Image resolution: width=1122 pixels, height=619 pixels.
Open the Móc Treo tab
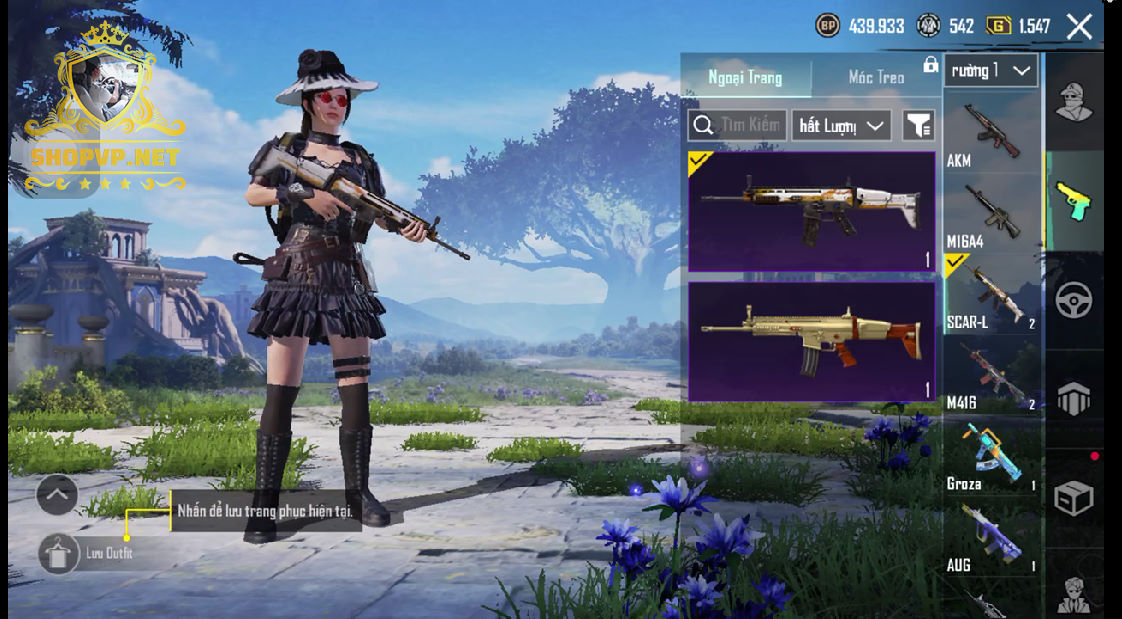tap(876, 77)
